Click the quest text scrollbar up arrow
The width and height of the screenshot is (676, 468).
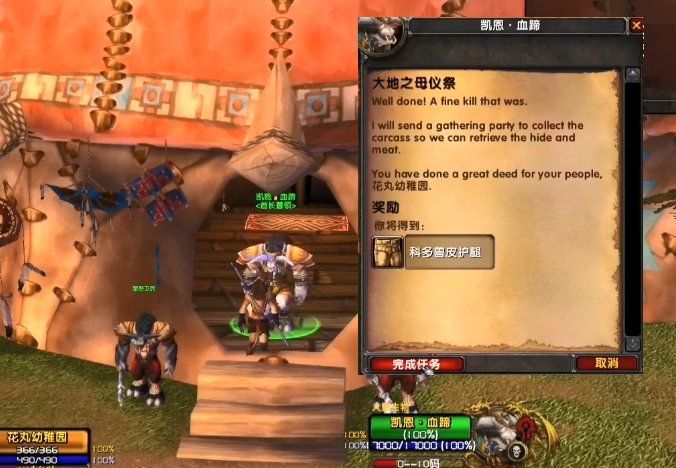coord(631,74)
